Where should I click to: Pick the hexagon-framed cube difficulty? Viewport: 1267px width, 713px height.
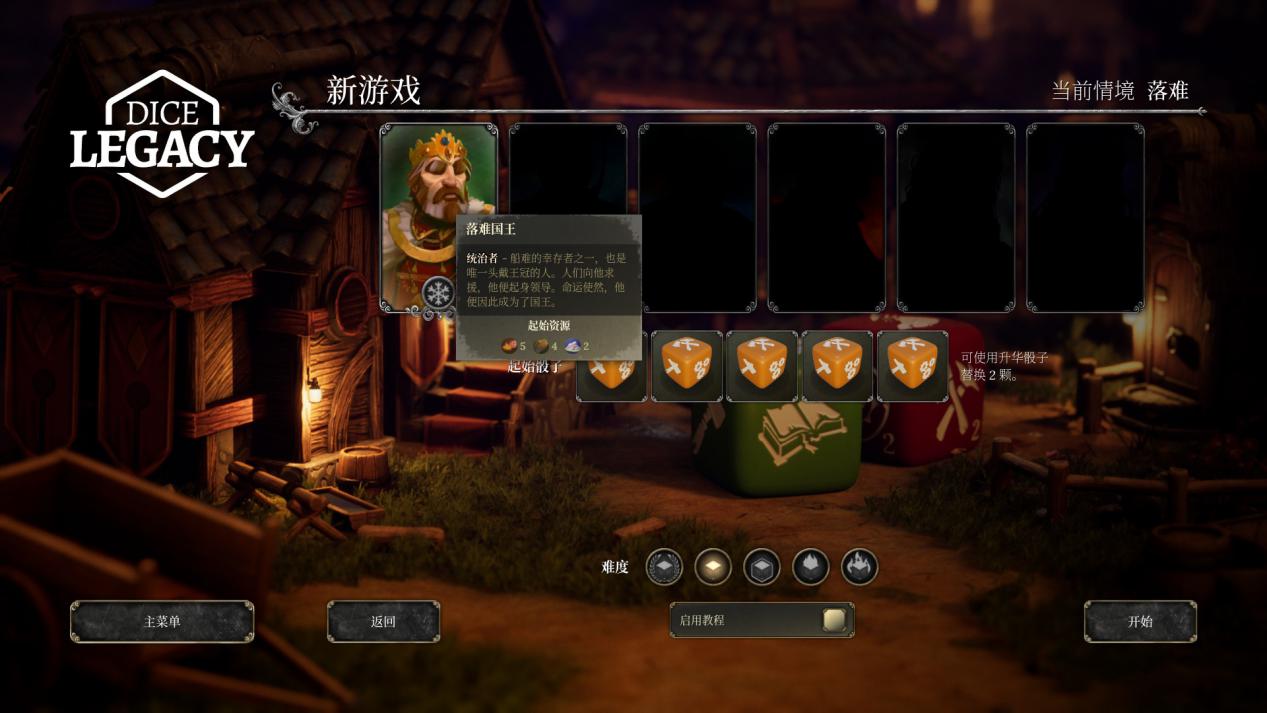point(762,567)
